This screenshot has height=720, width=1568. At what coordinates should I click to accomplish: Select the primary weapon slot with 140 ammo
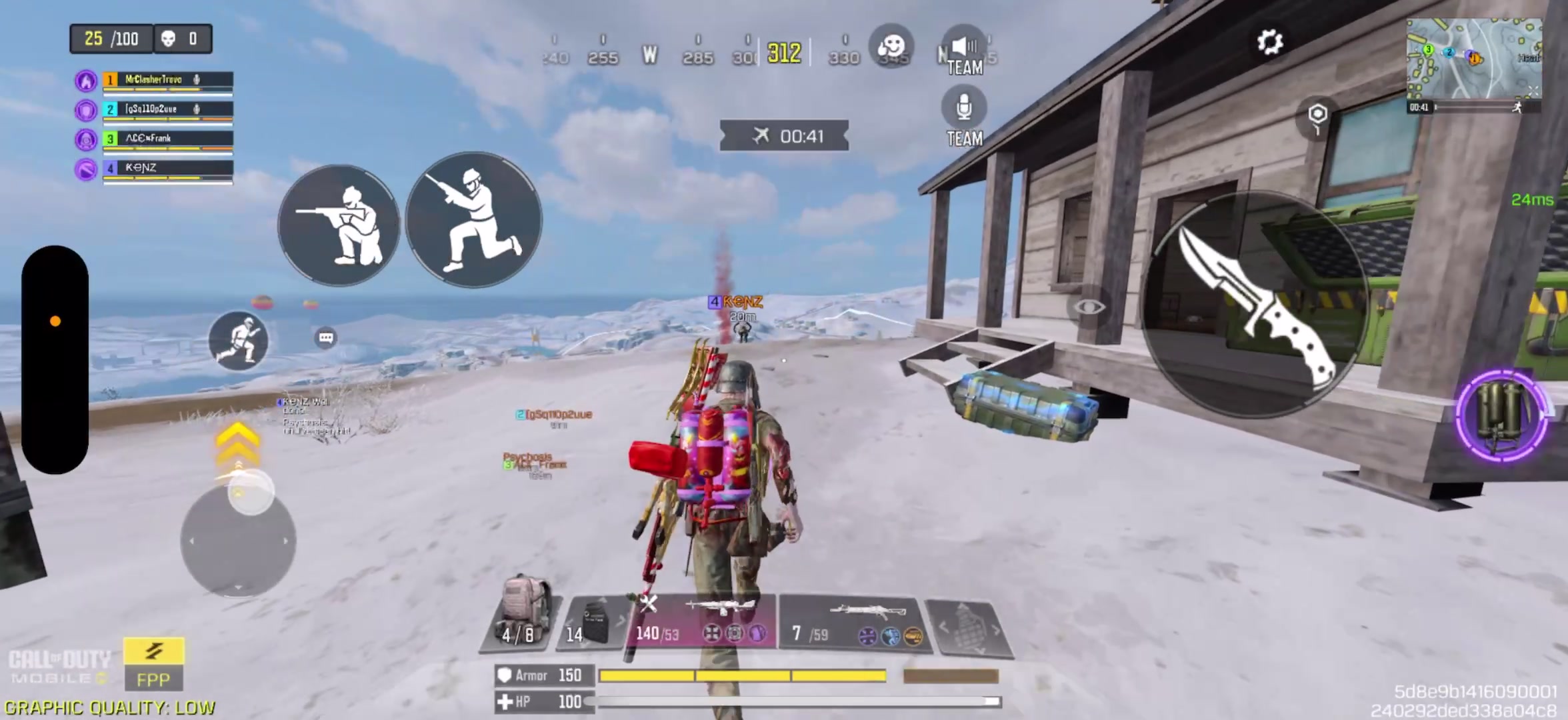[x=700, y=621]
